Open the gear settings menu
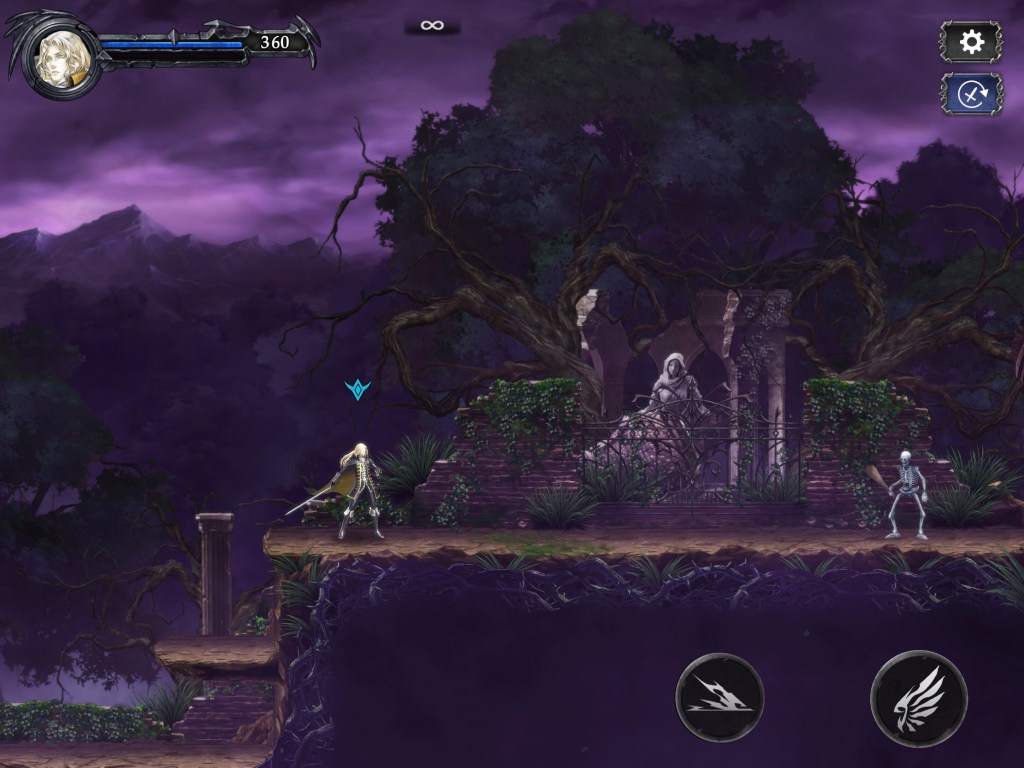This screenshot has width=1024, height=768. 970,42
